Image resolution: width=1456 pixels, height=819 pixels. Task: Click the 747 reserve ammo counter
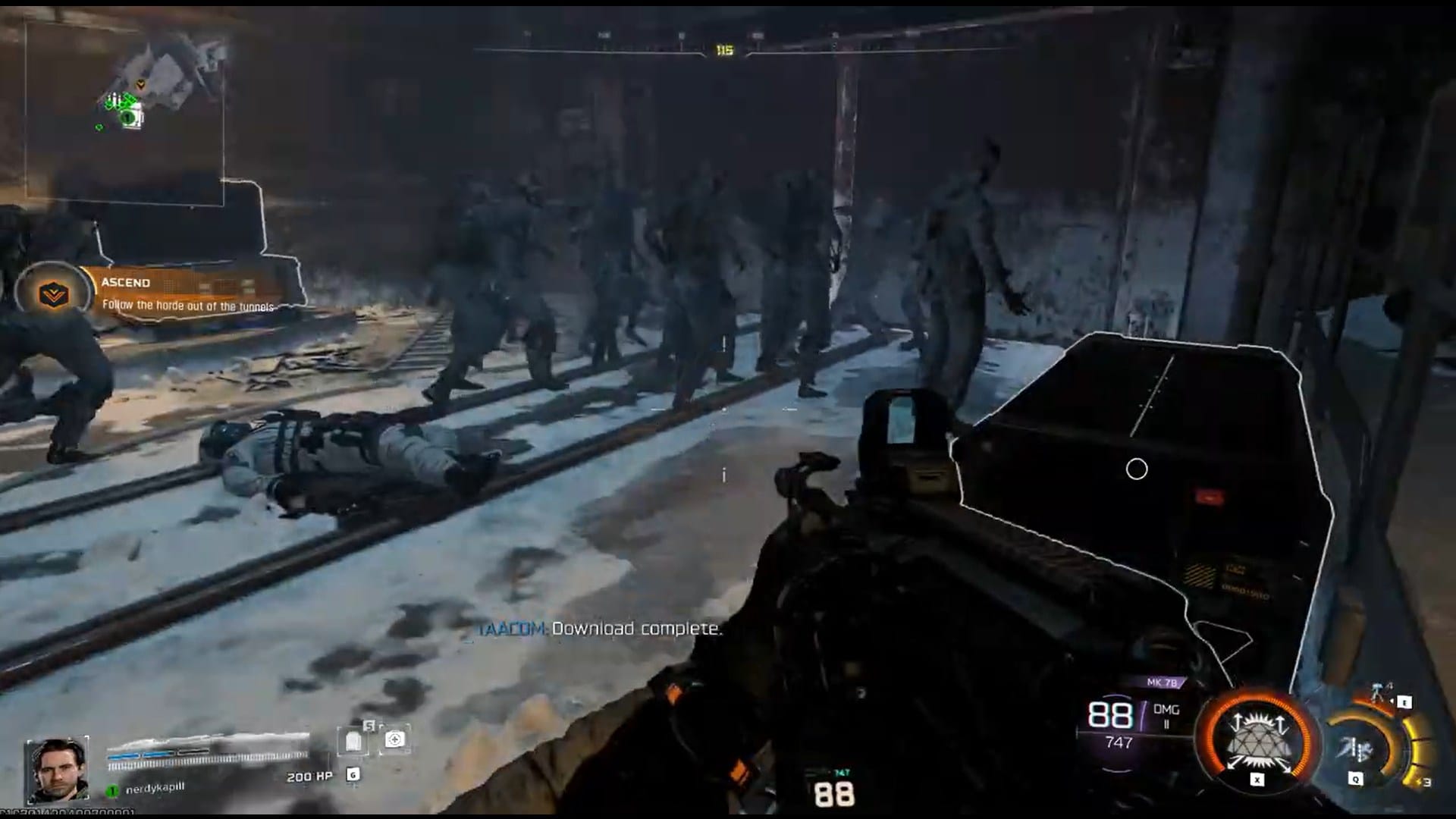[1119, 742]
